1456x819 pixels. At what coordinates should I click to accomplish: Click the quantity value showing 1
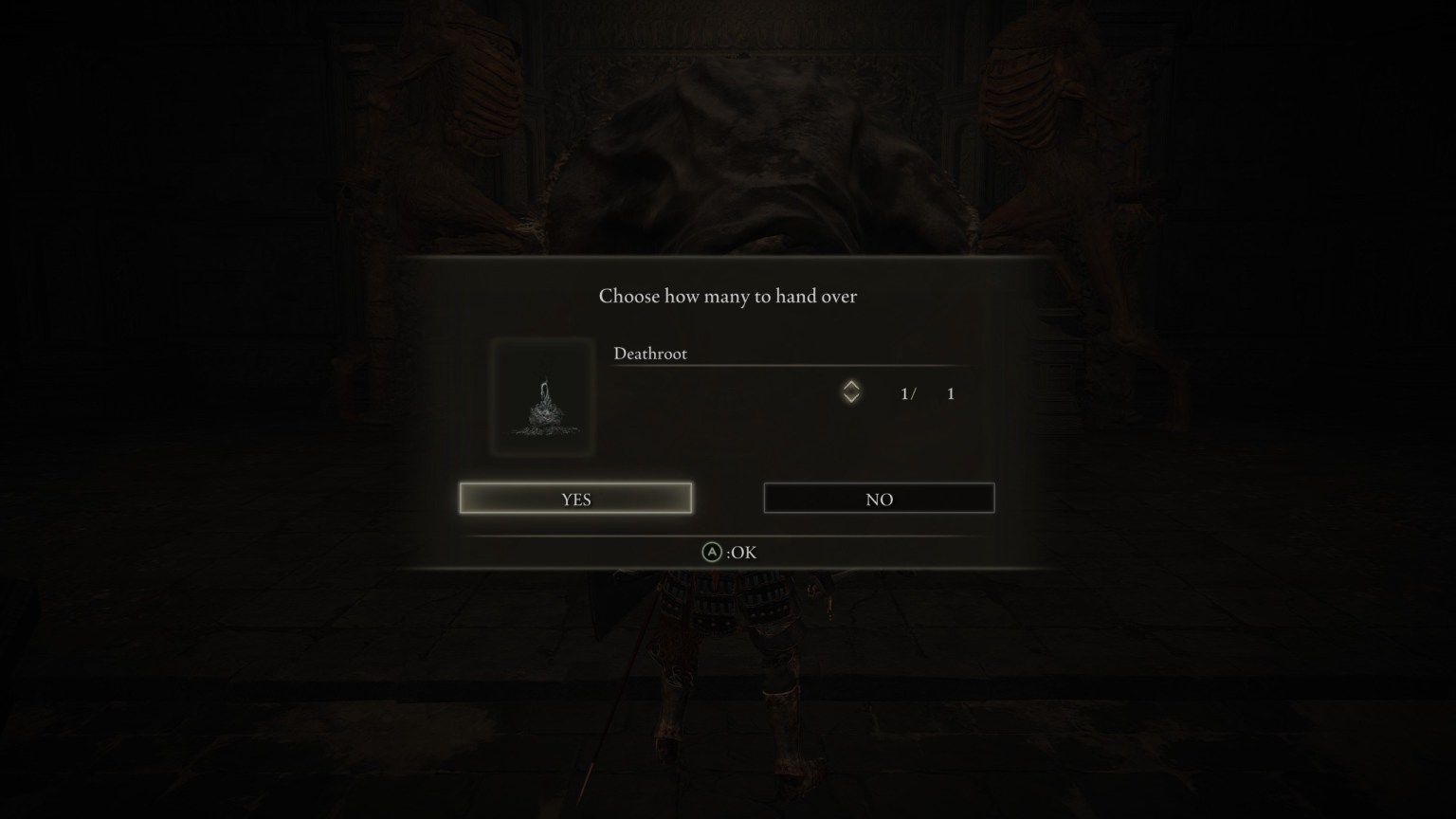(907, 392)
